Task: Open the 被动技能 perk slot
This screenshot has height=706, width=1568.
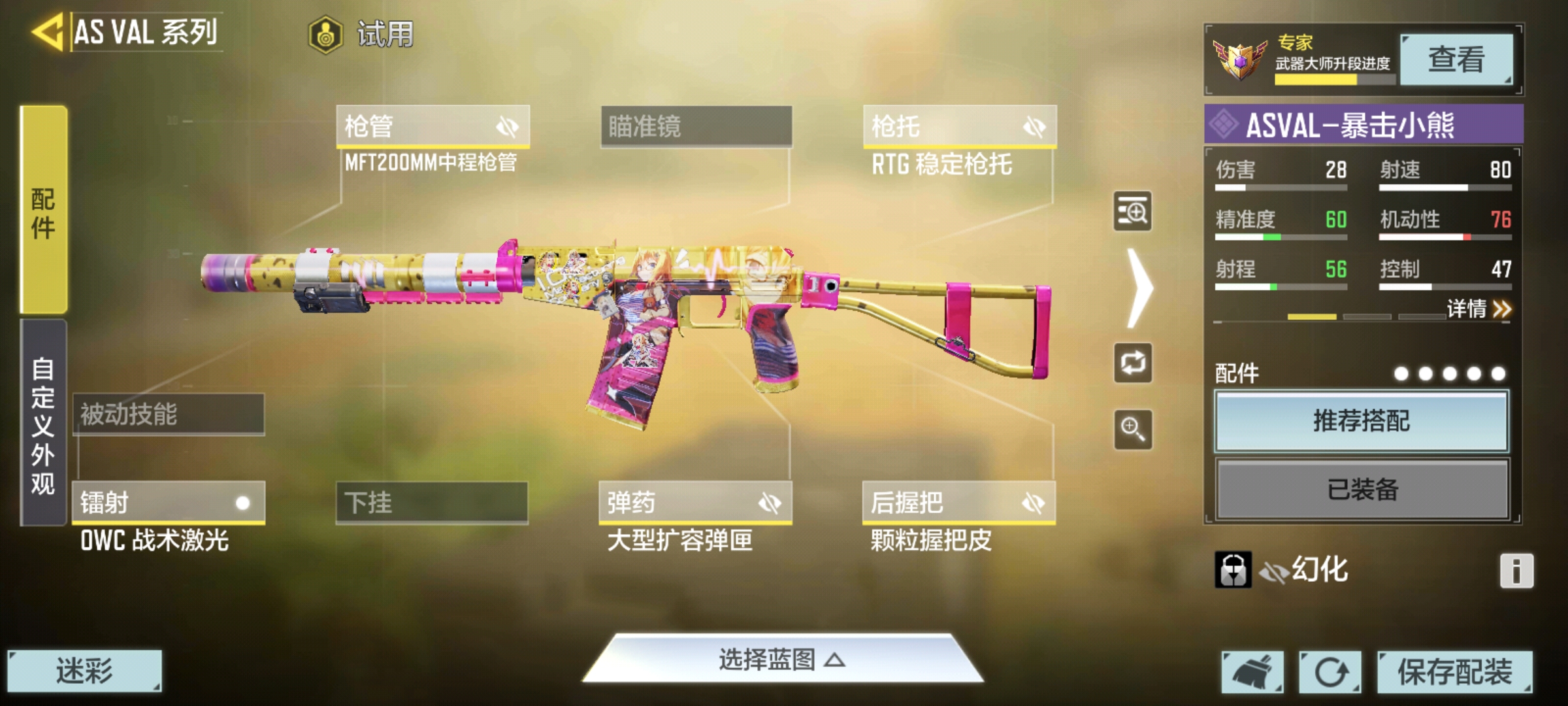Action: (169, 414)
